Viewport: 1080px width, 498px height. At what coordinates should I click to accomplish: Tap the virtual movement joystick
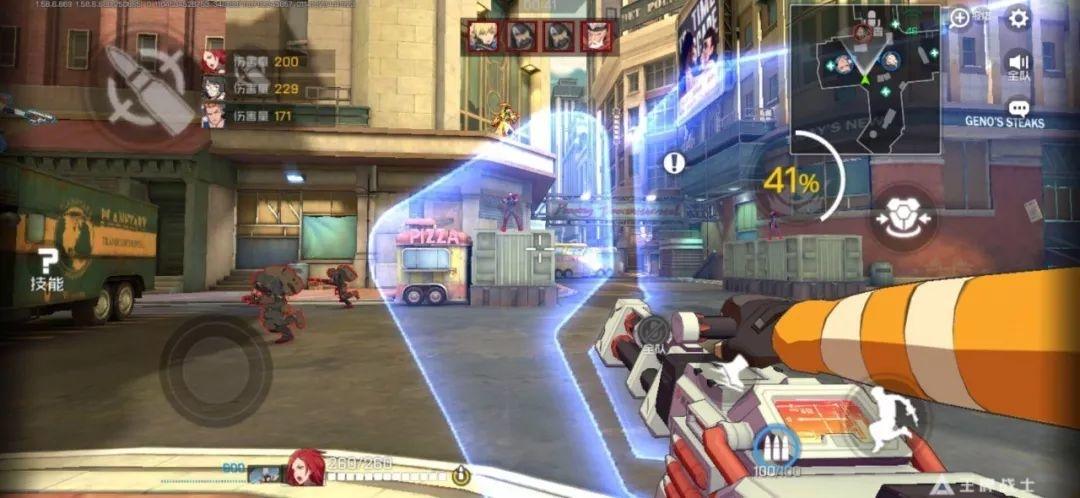coord(214,371)
